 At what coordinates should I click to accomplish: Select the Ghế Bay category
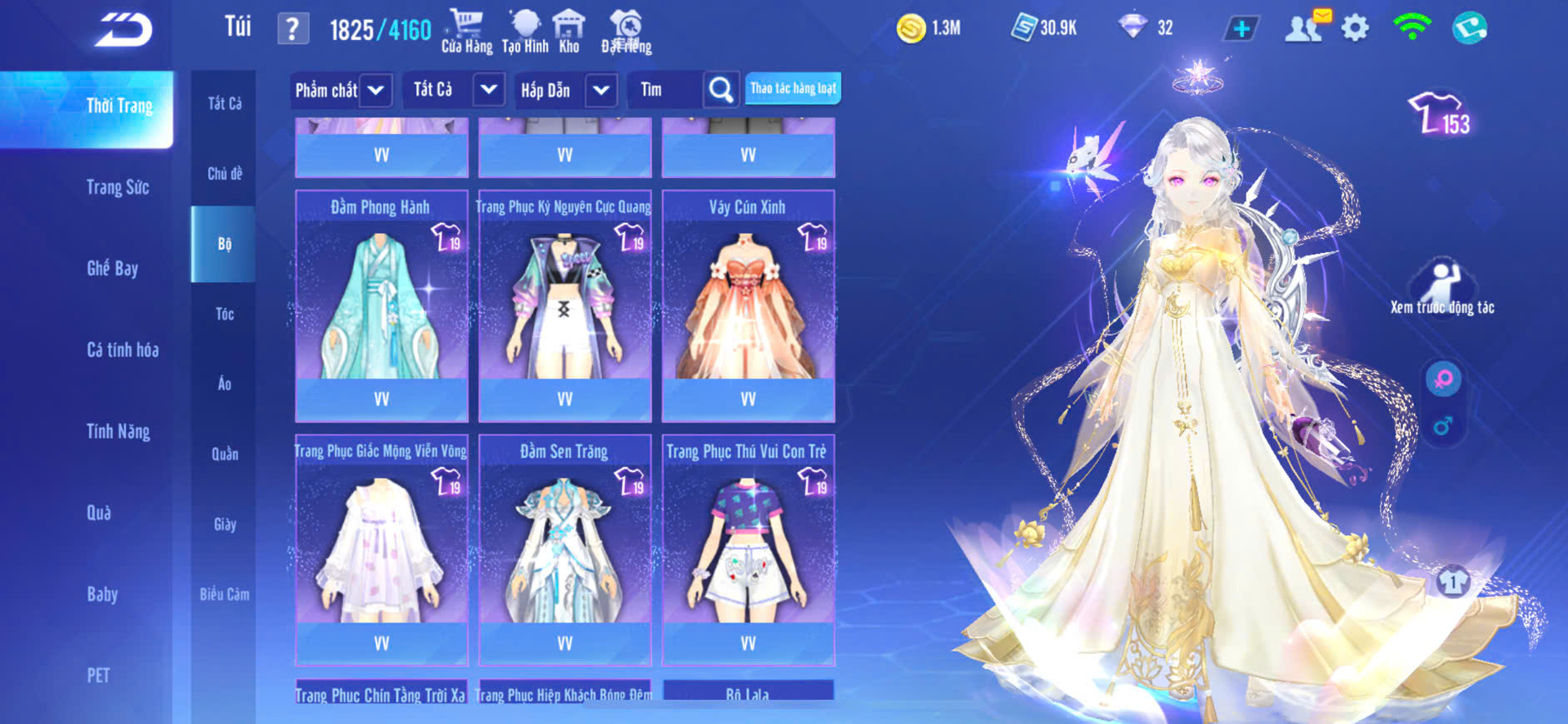[x=112, y=268]
